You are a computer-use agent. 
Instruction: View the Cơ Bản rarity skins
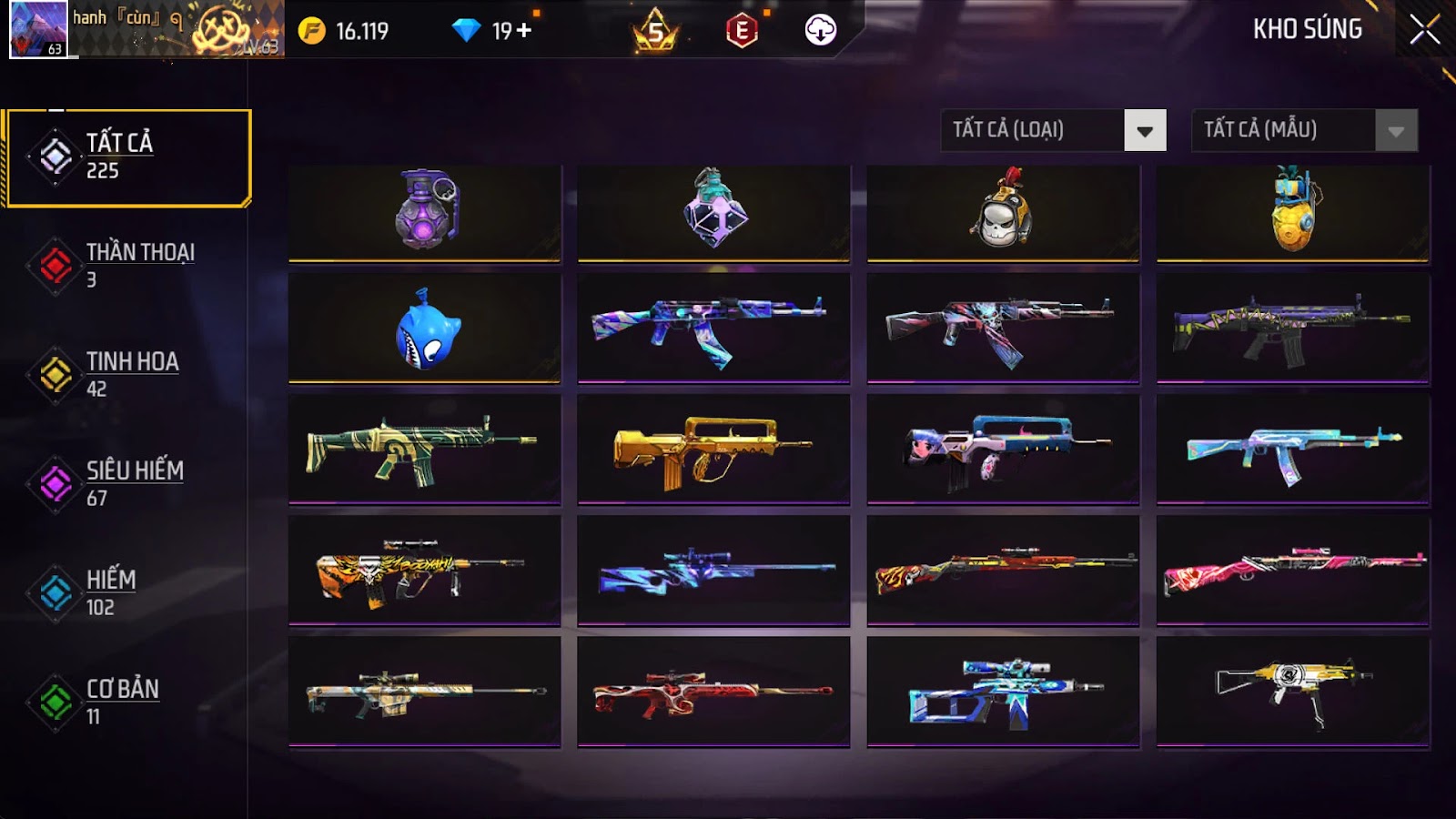tap(127, 702)
